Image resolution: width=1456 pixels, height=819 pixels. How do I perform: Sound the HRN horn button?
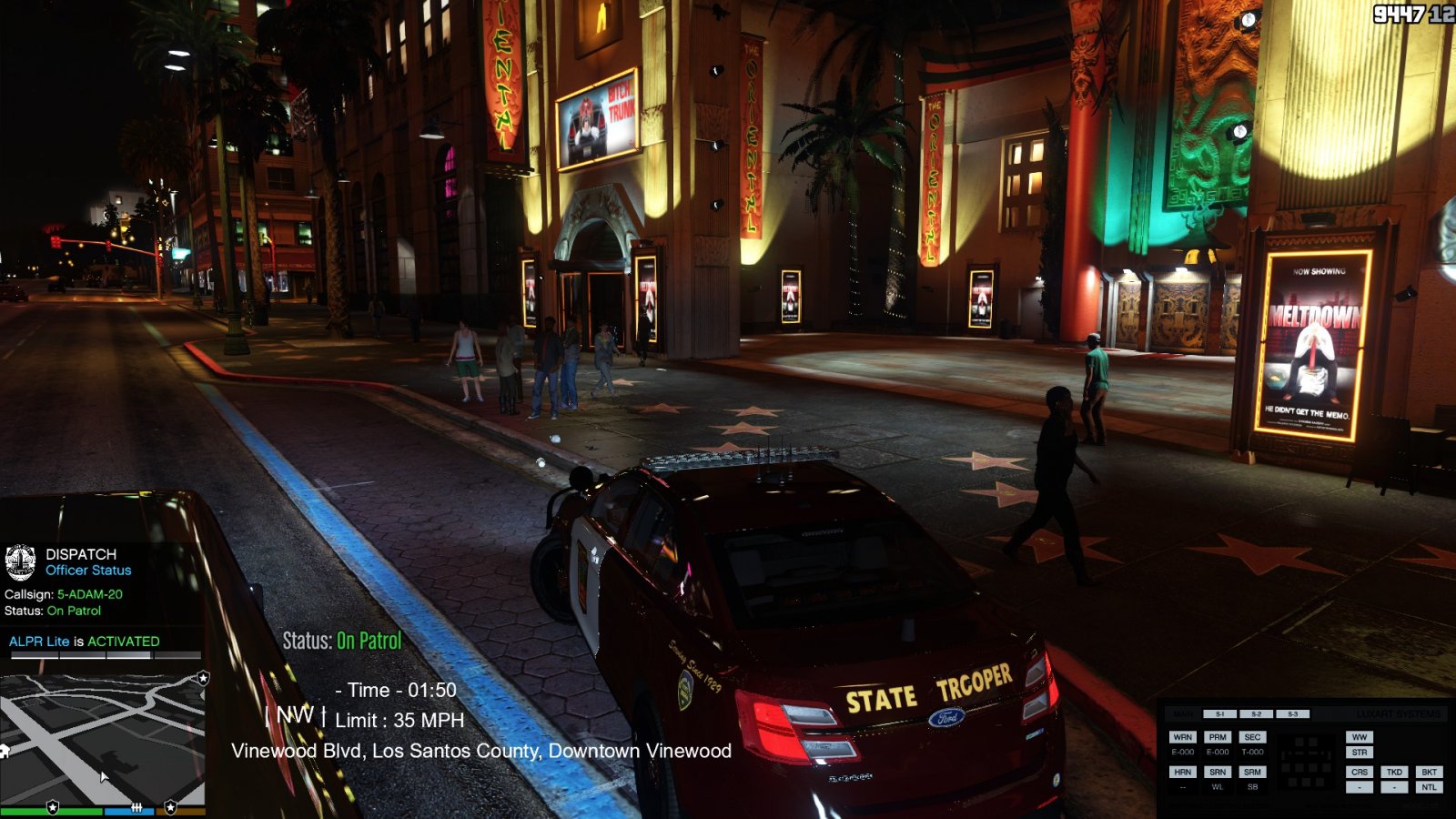(x=1182, y=772)
